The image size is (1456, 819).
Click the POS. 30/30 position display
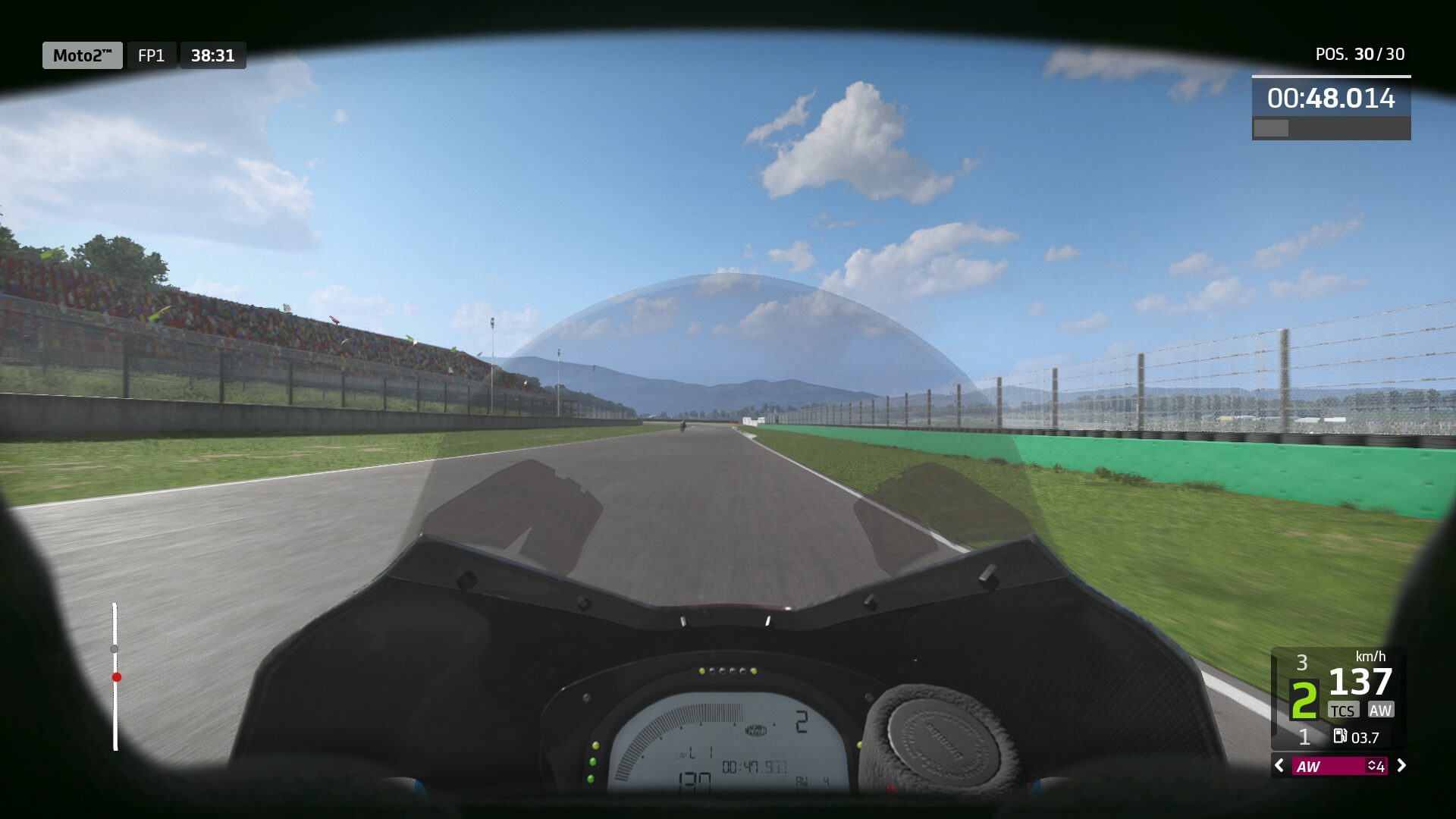pyautogui.click(x=1361, y=54)
